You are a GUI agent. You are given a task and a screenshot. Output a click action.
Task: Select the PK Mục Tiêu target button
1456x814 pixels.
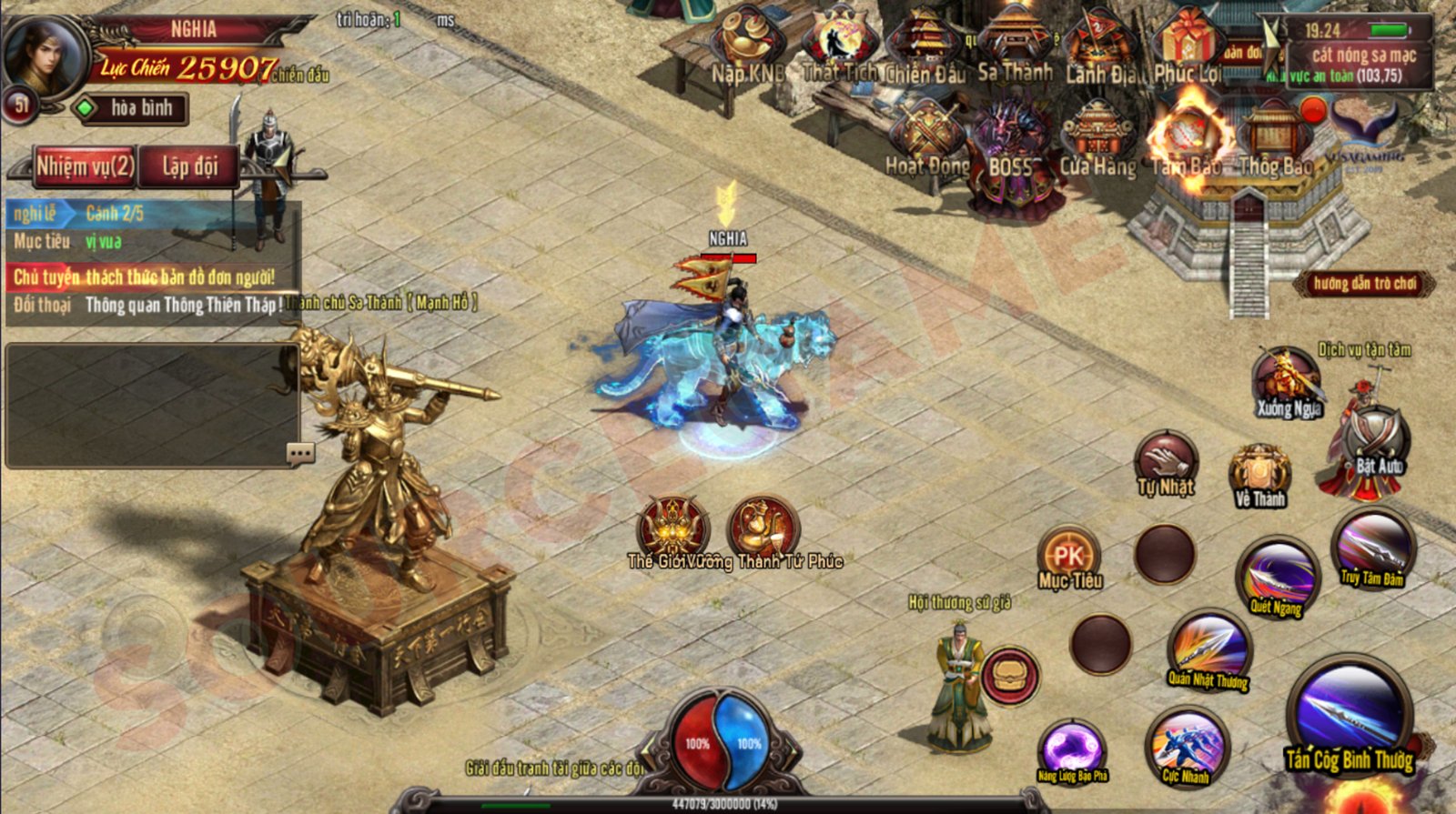pyautogui.click(x=1069, y=557)
